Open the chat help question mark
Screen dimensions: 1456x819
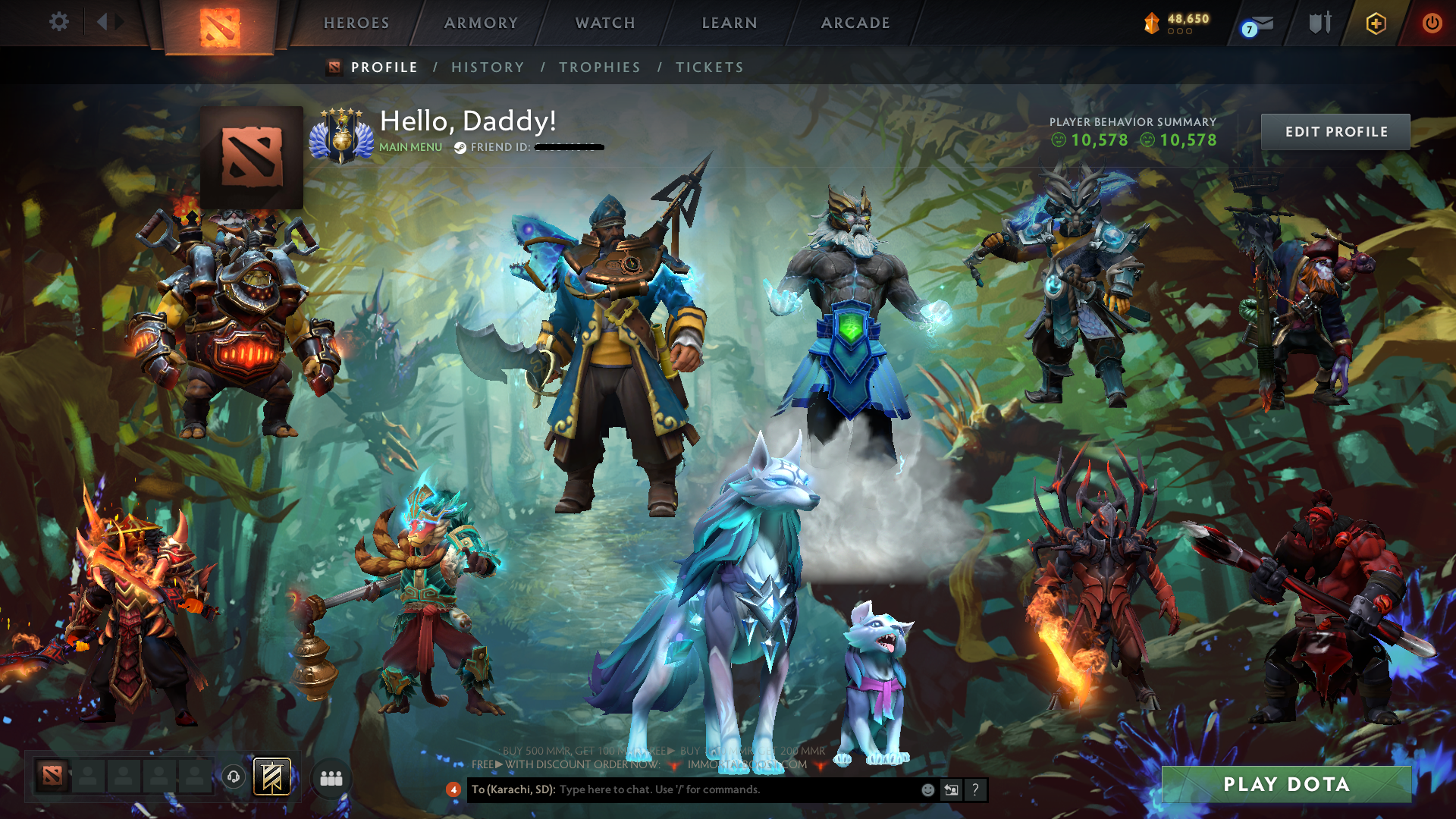(x=975, y=790)
